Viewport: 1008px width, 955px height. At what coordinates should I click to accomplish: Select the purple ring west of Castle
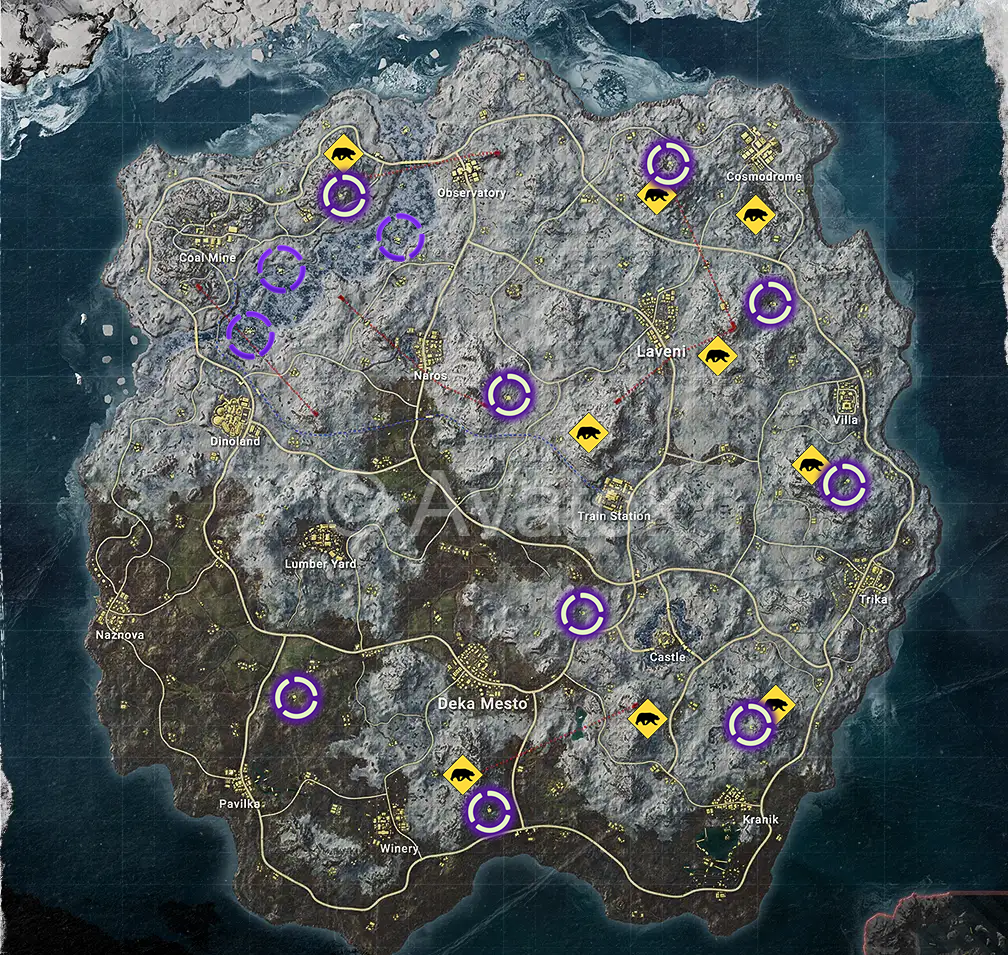[x=582, y=613]
